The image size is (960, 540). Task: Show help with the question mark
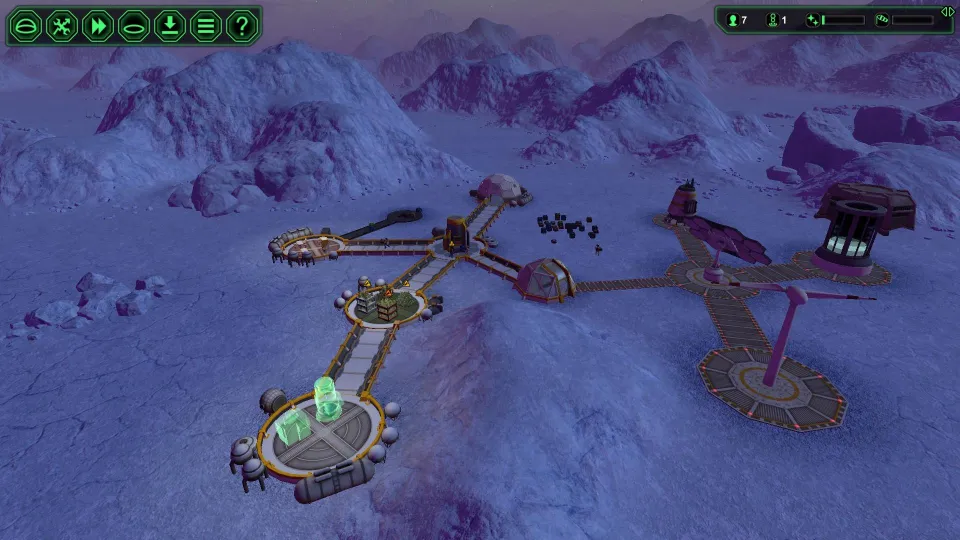242,26
